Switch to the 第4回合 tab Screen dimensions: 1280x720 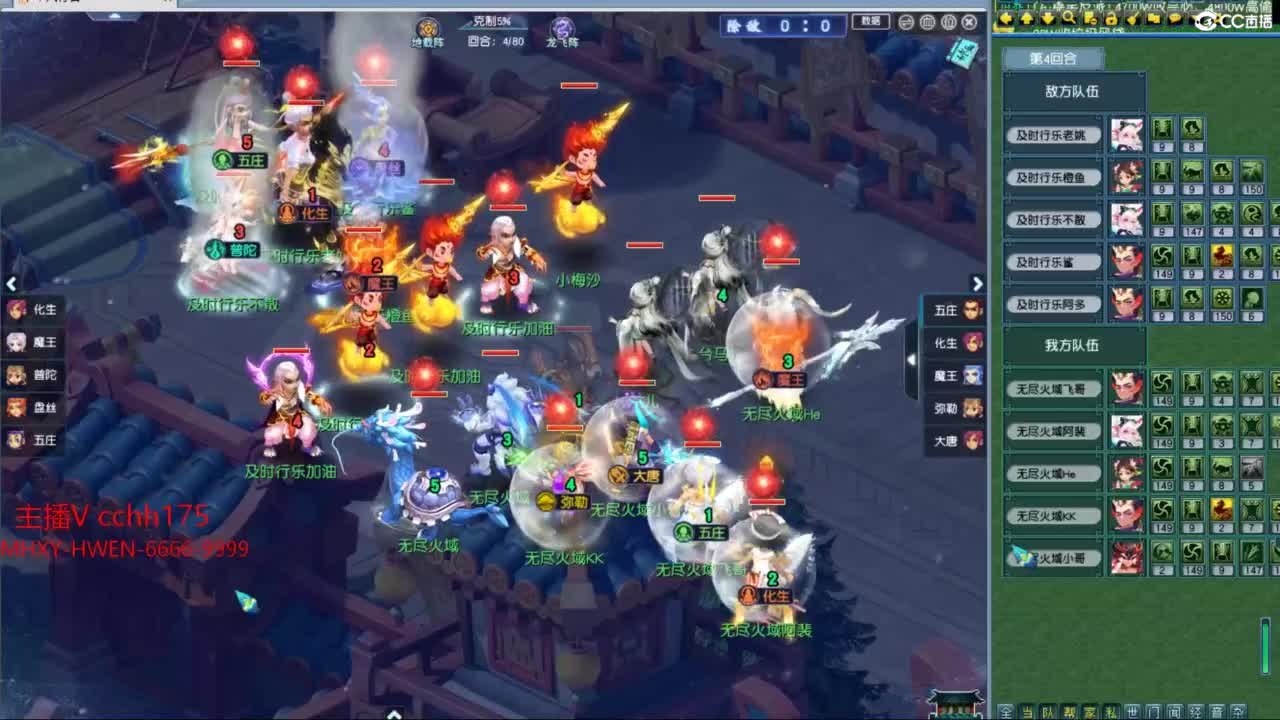tap(1052, 58)
